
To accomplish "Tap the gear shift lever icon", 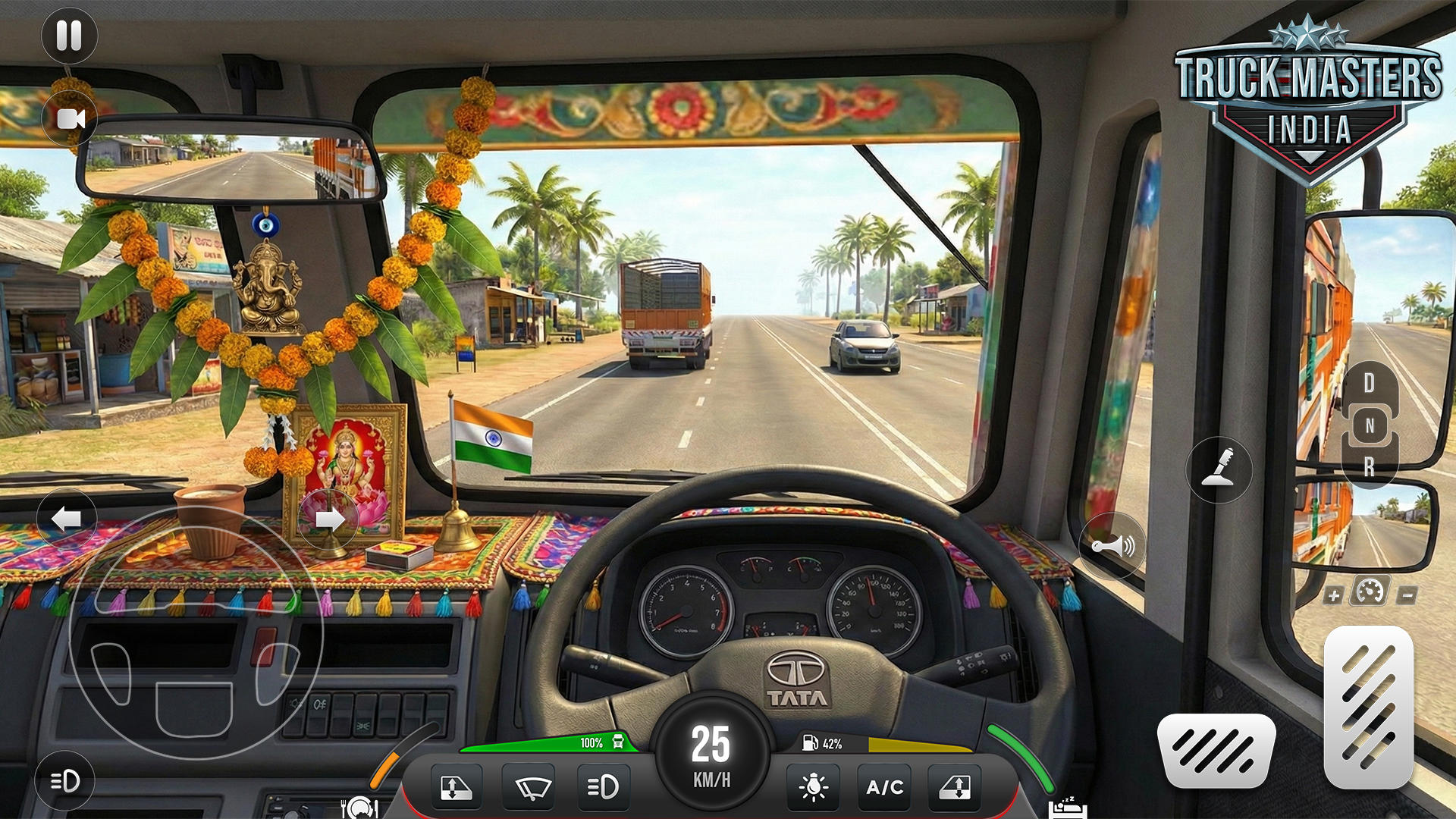I will click(1217, 470).
